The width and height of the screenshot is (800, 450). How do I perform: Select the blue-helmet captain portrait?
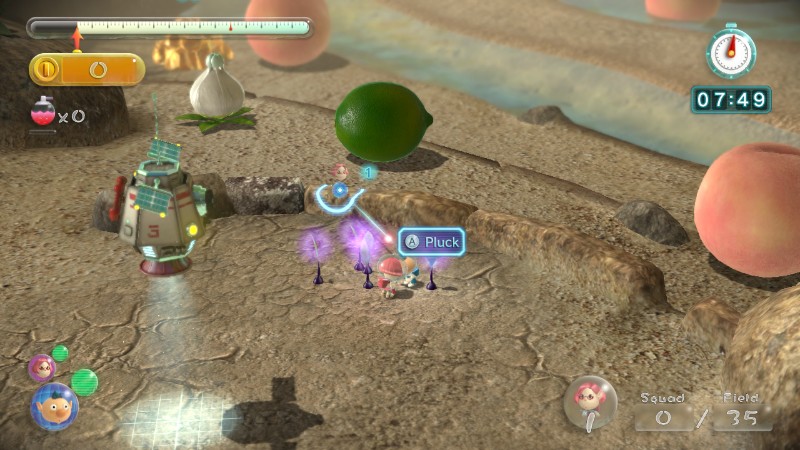pyautogui.click(x=54, y=404)
